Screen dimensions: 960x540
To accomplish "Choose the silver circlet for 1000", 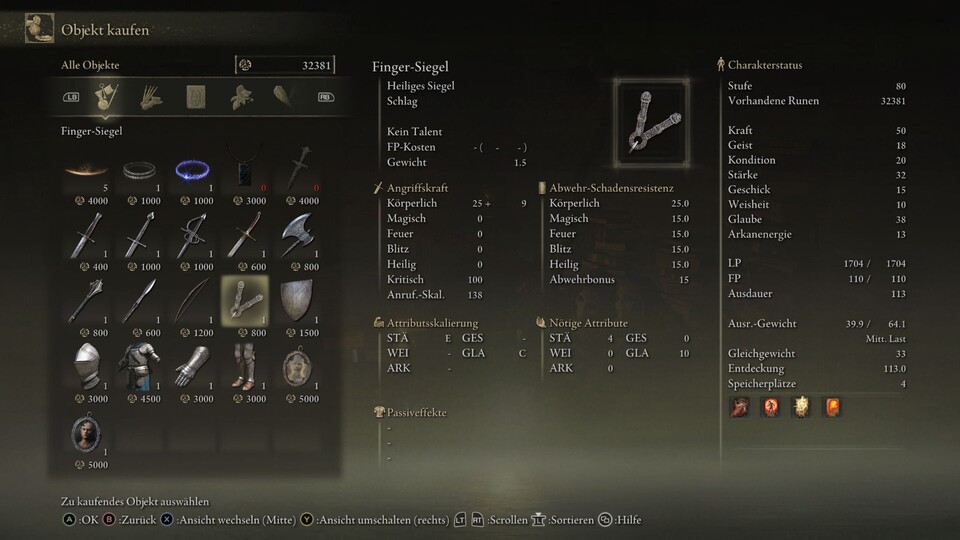I will point(139,170).
